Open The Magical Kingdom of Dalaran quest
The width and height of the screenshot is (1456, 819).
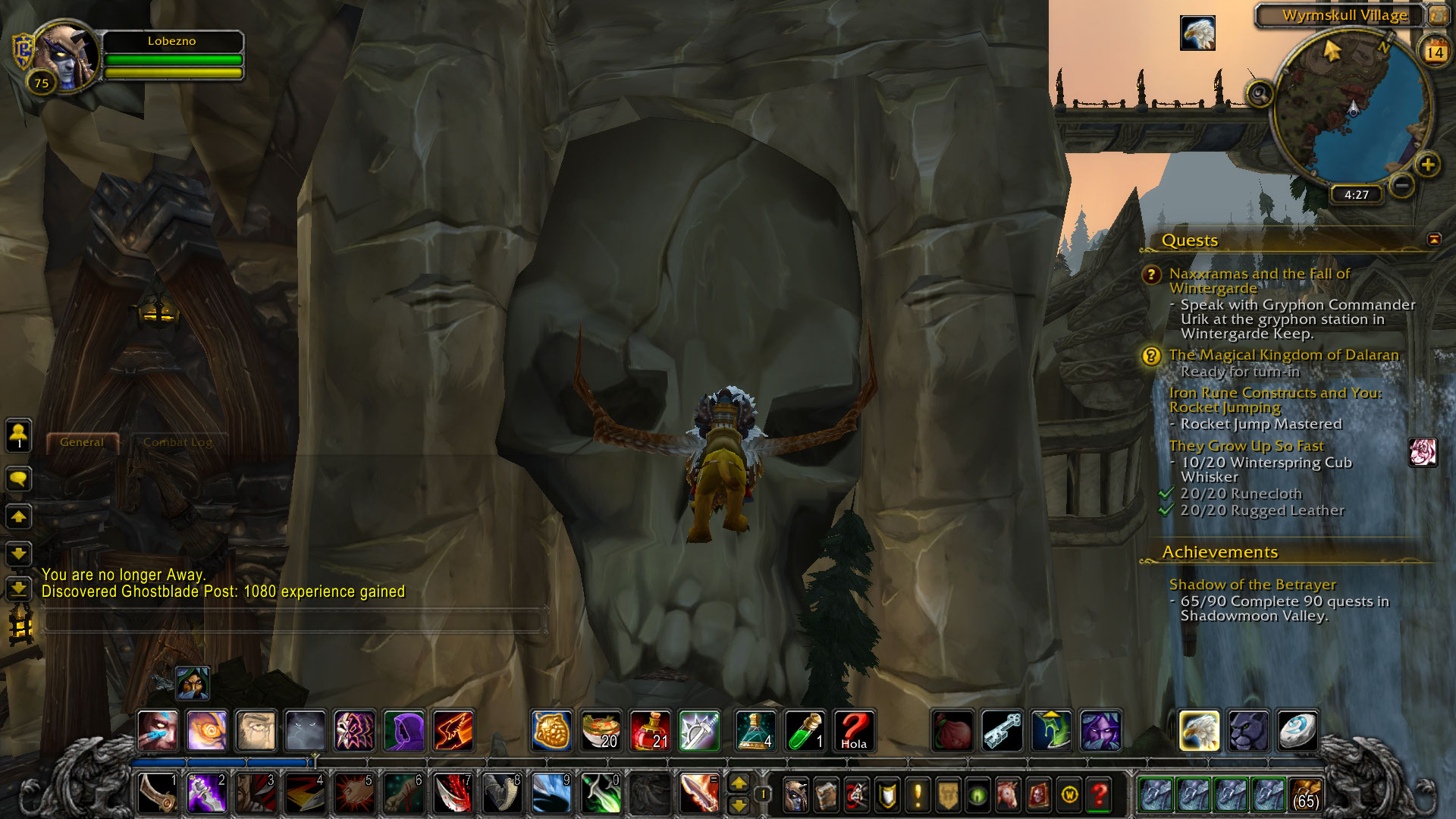tap(1283, 355)
